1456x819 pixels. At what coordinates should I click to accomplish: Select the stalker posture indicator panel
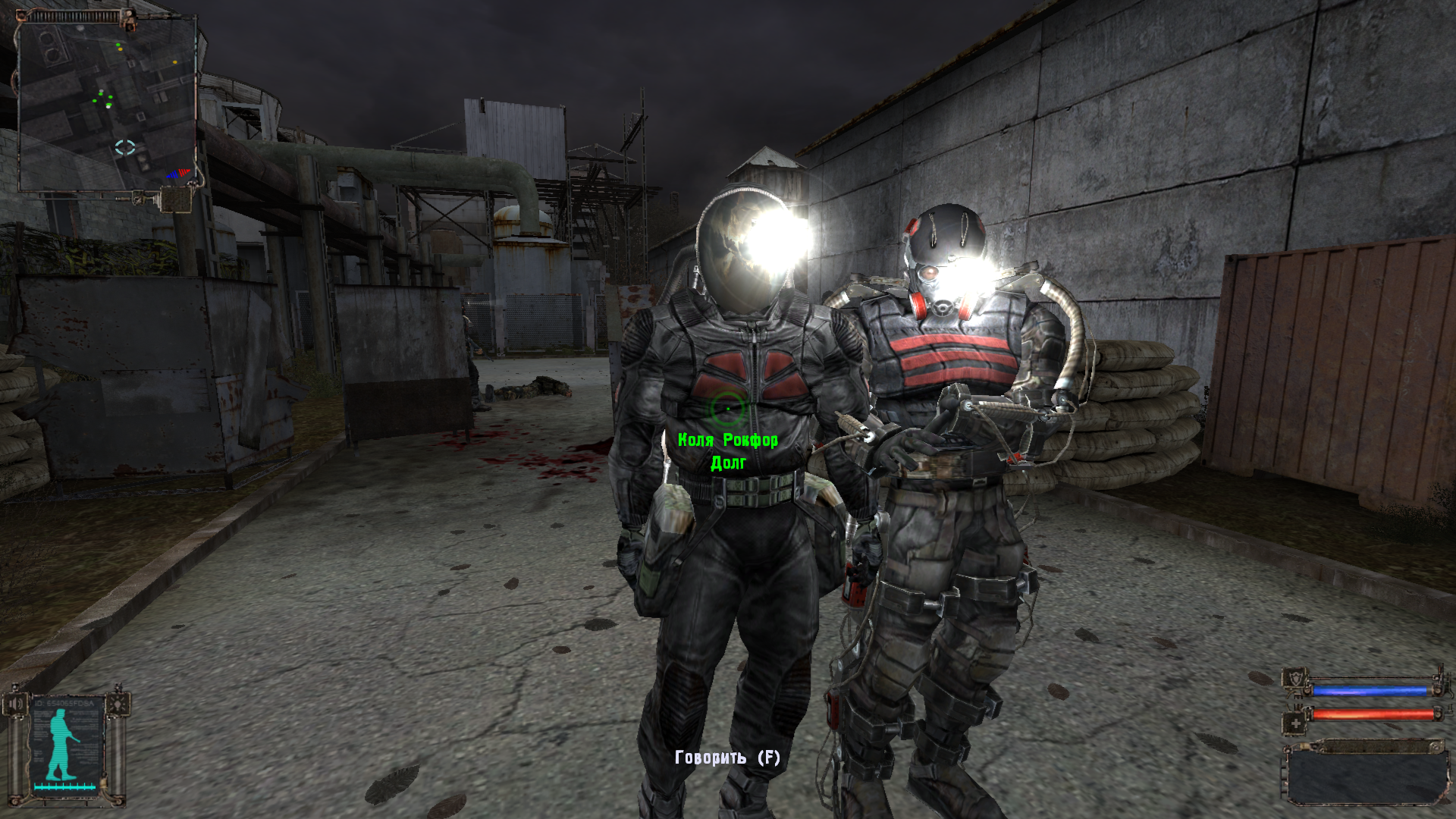click(67, 748)
